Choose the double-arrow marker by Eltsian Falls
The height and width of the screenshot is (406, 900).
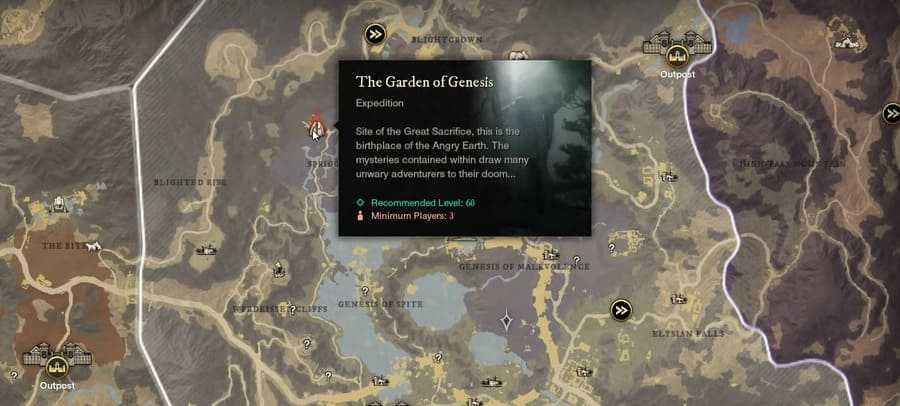622,309
